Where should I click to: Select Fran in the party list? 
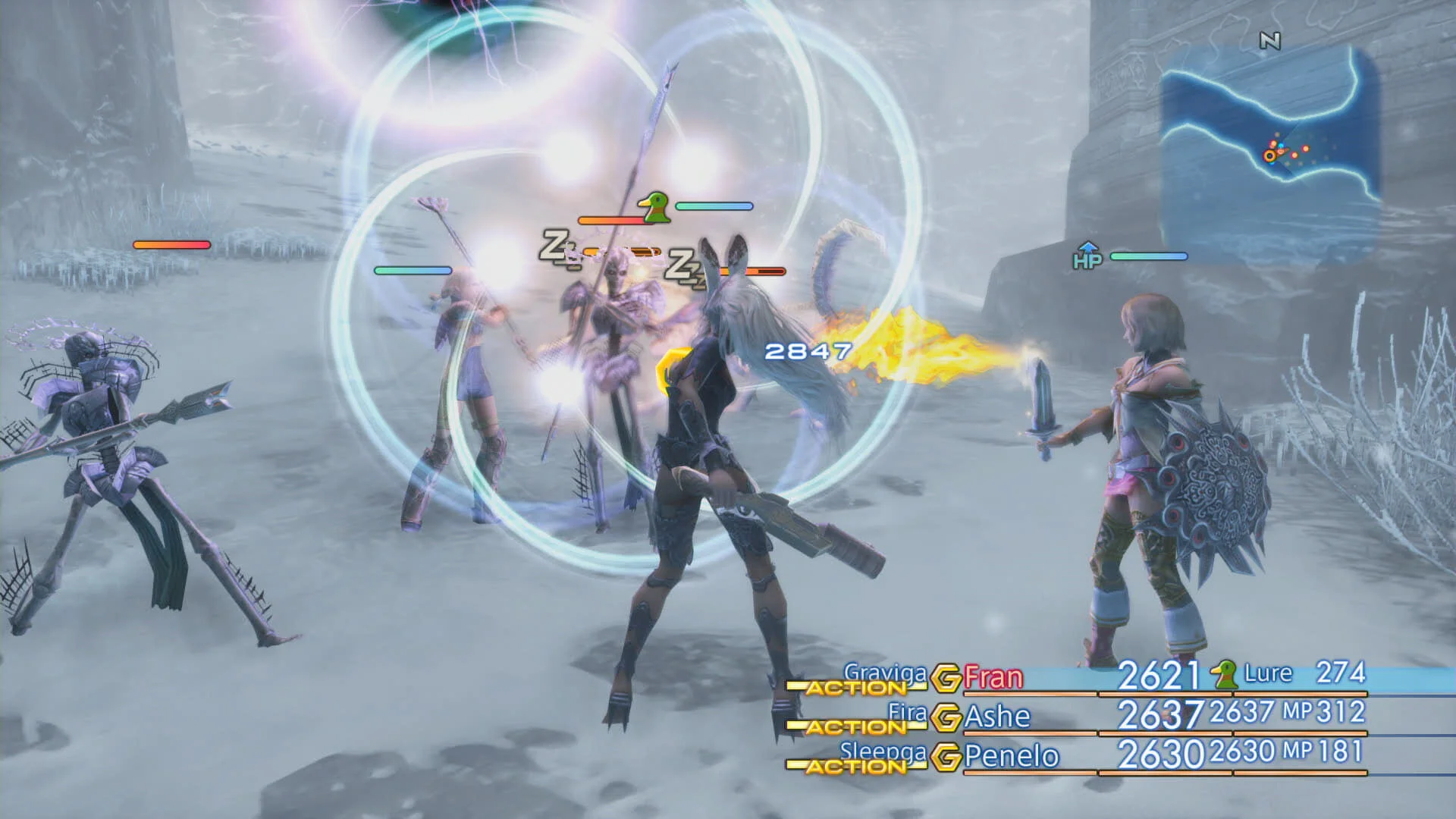(x=993, y=676)
